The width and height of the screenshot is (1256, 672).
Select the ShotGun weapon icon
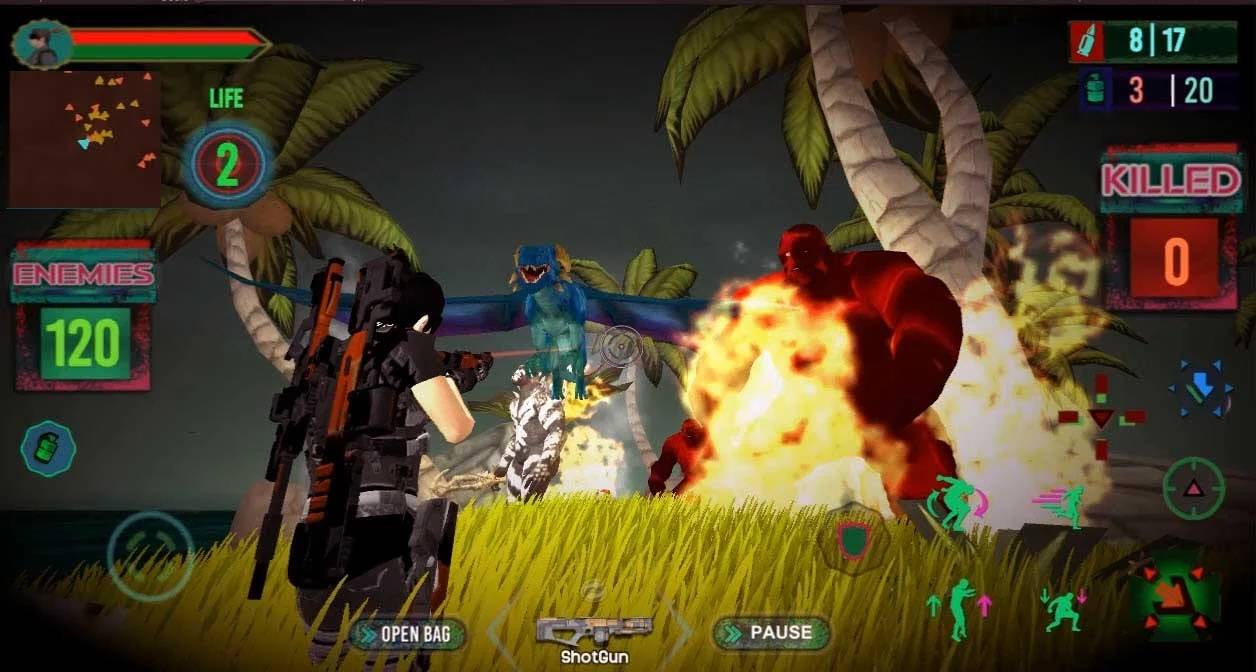pos(594,631)
